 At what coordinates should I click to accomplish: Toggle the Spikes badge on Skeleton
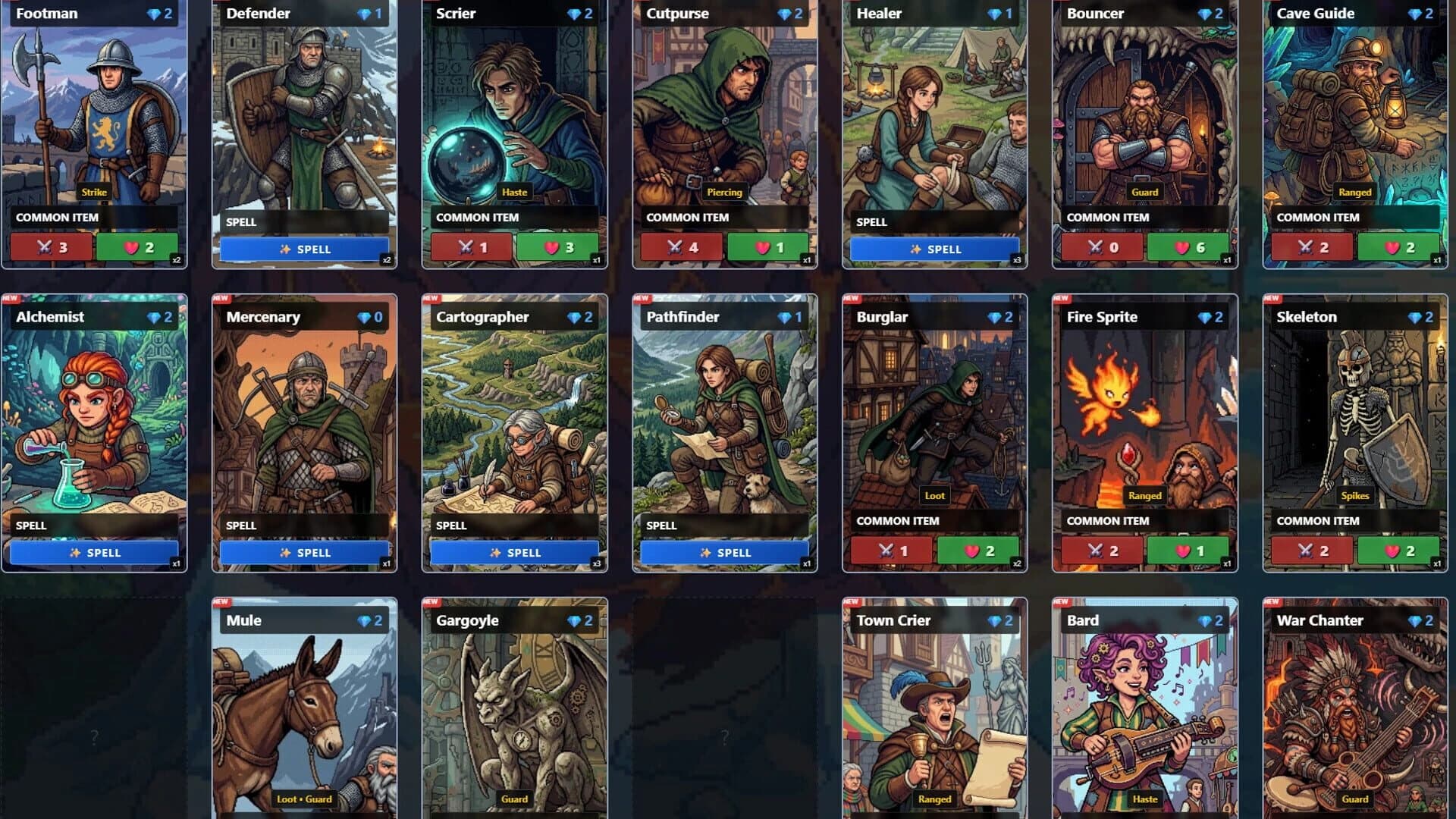tap(1355, 495)
